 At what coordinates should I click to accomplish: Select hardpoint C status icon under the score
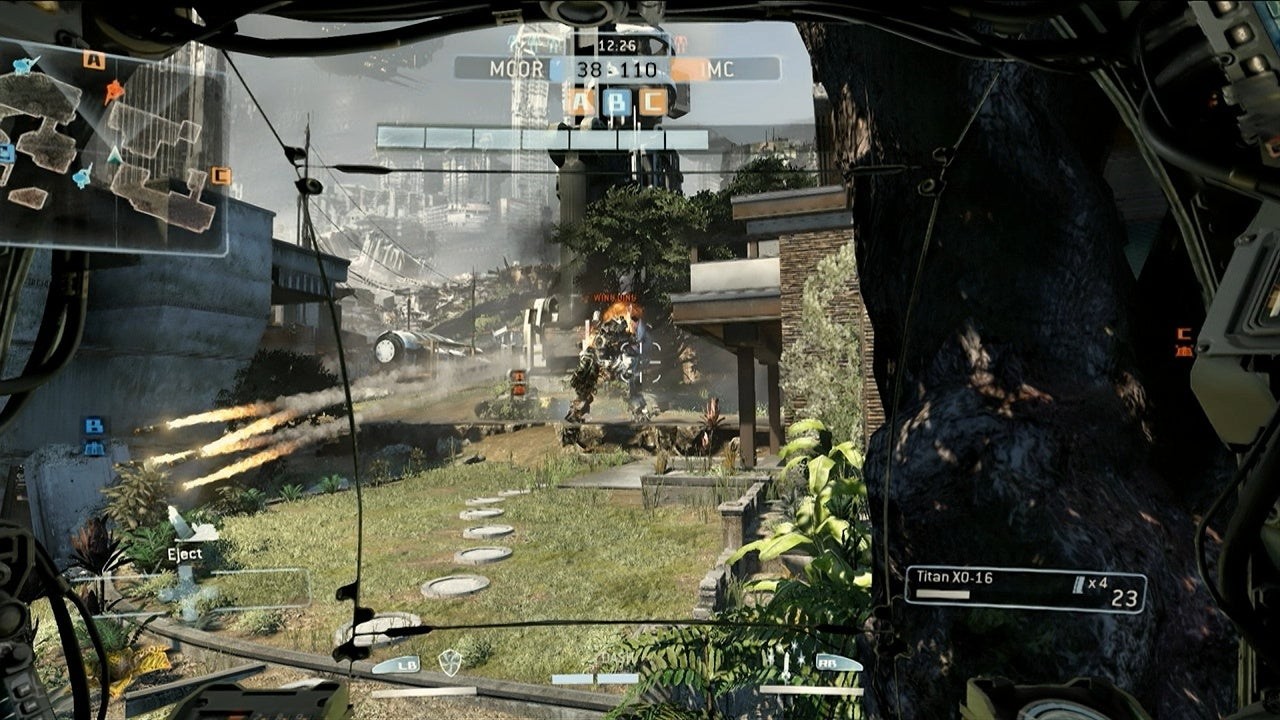pyautogui.click(x=653, y=101)
